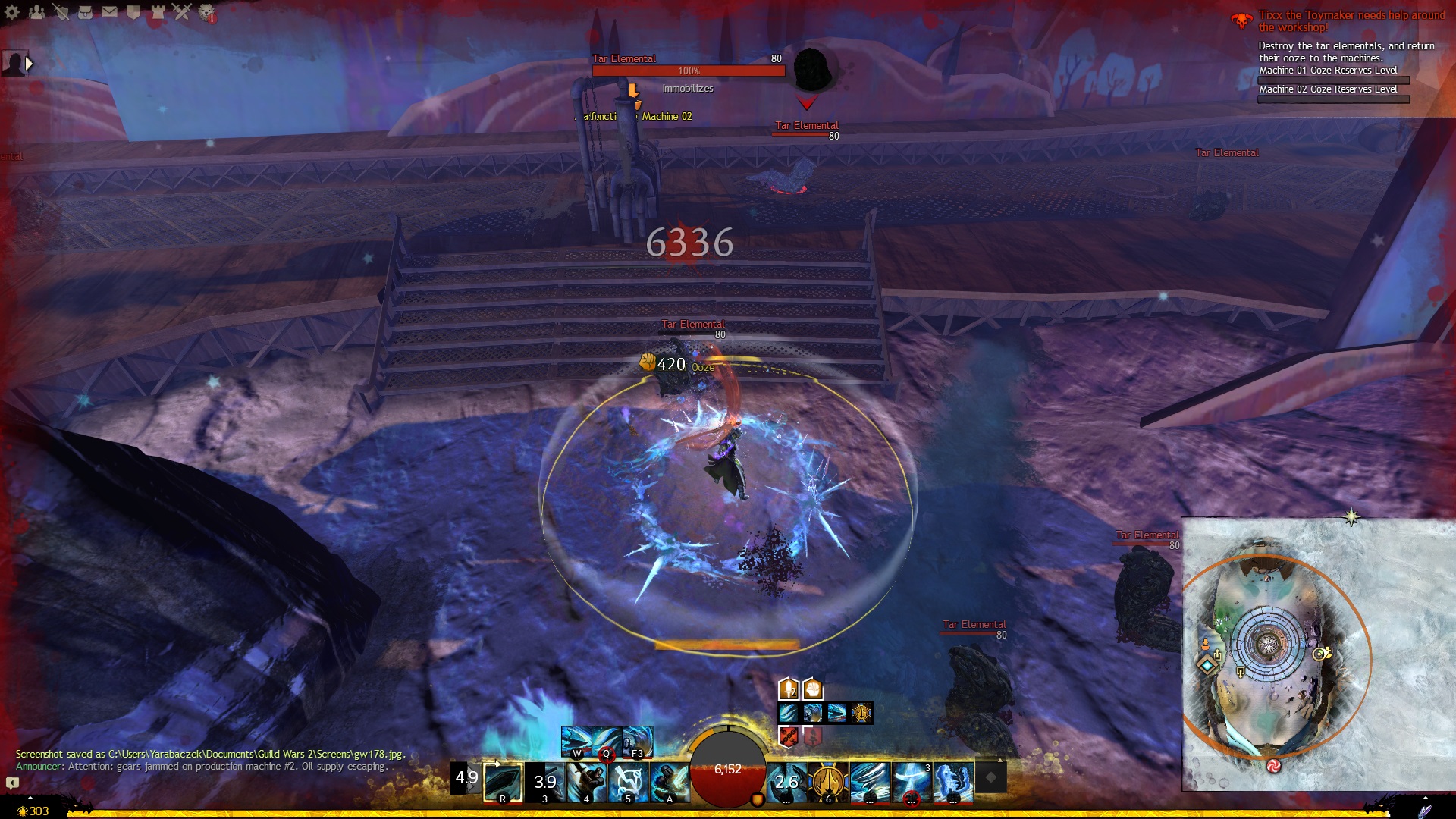The width and height of the screenshot is (1456, 819).
Task: Open the mail envelope icon
Action: tap(109, 12)
